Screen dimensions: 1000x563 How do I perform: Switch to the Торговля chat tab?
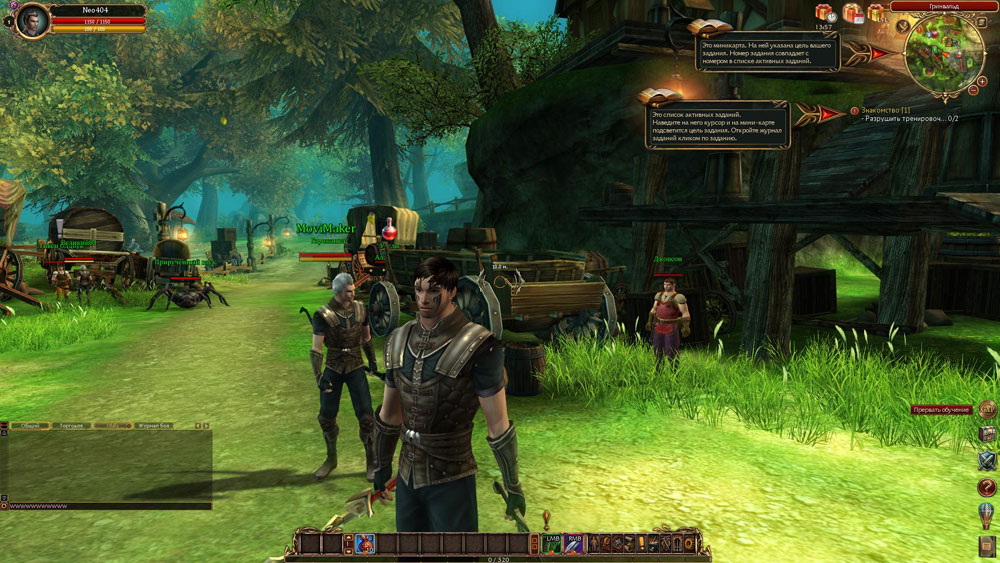coord(70,425)
